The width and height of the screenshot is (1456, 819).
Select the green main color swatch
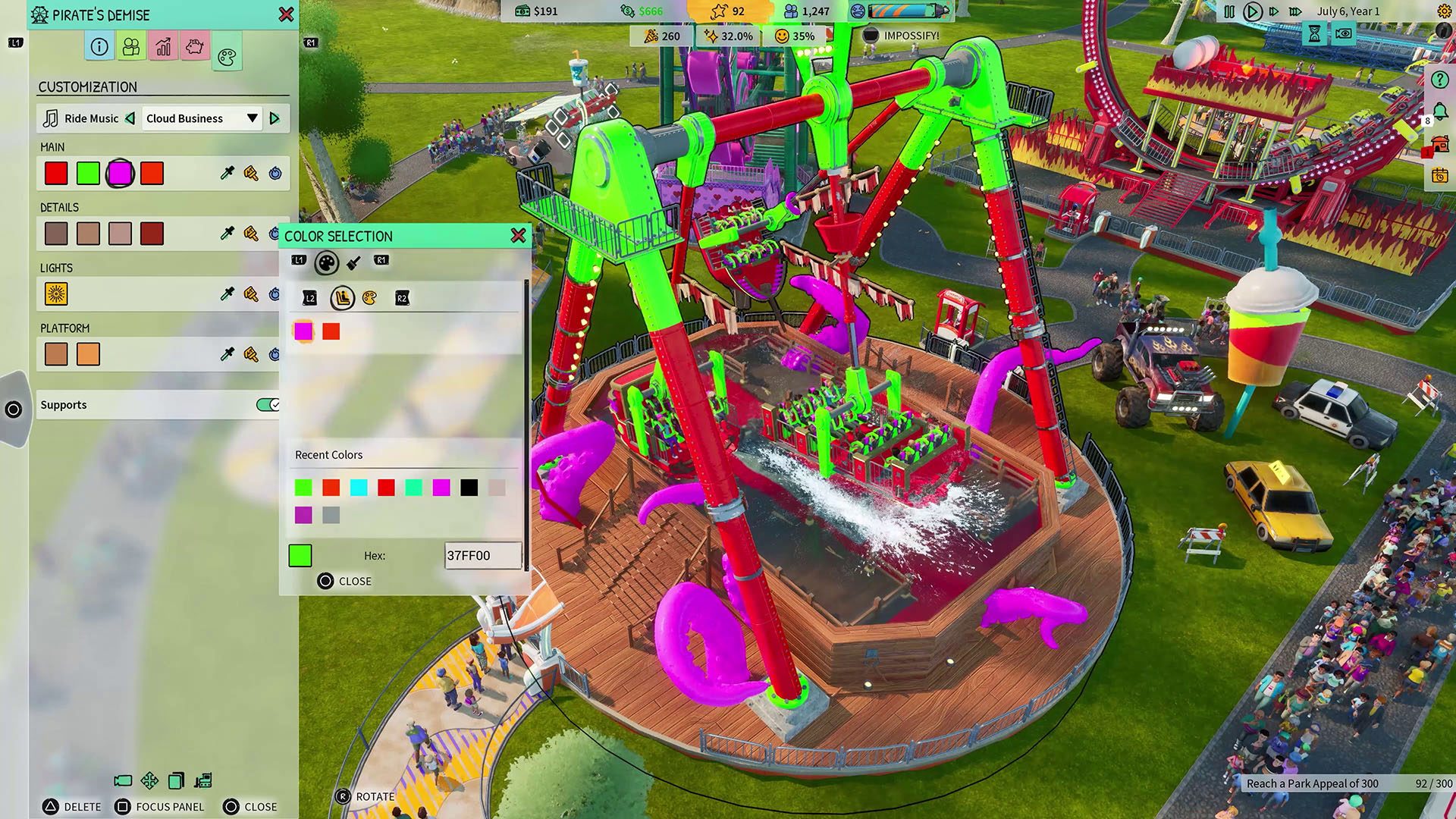(x=88, y=174)
